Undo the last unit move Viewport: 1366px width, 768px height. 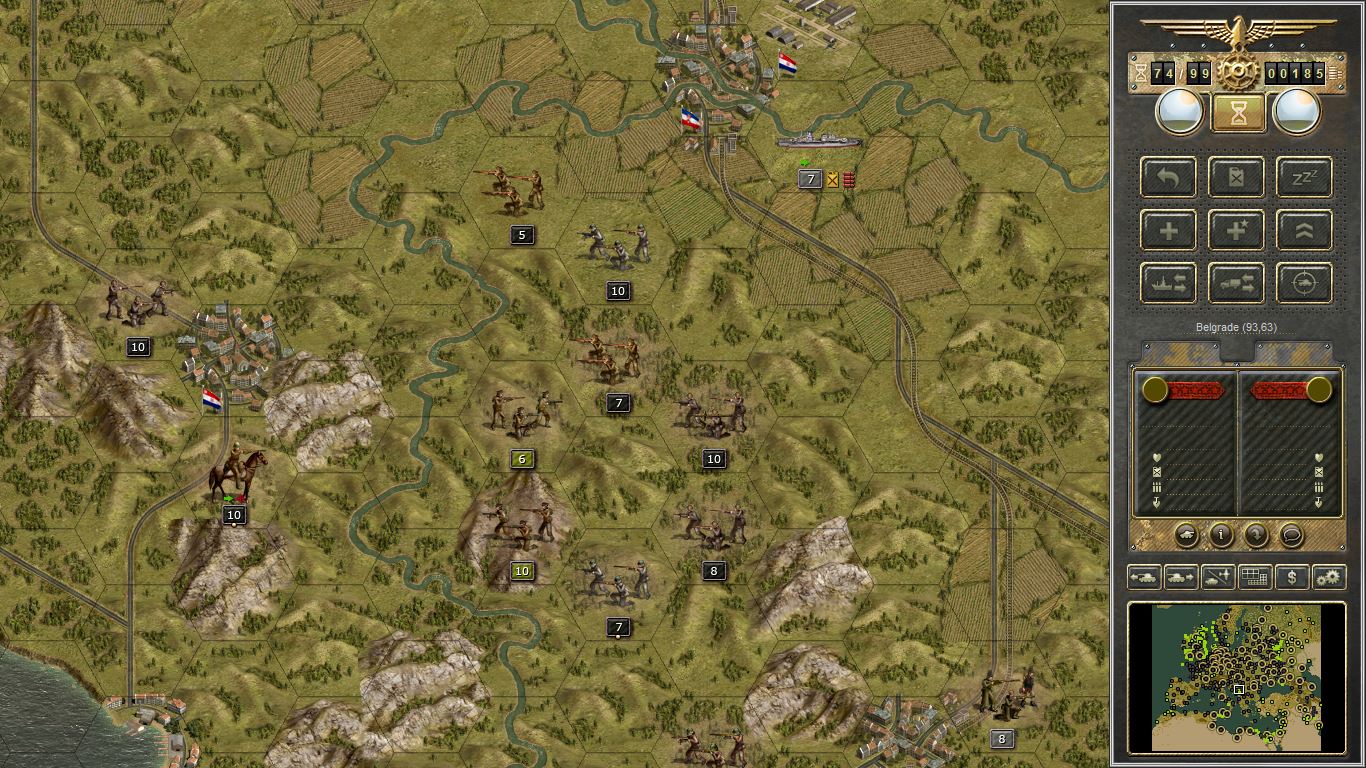click(x=1168, y=178)
